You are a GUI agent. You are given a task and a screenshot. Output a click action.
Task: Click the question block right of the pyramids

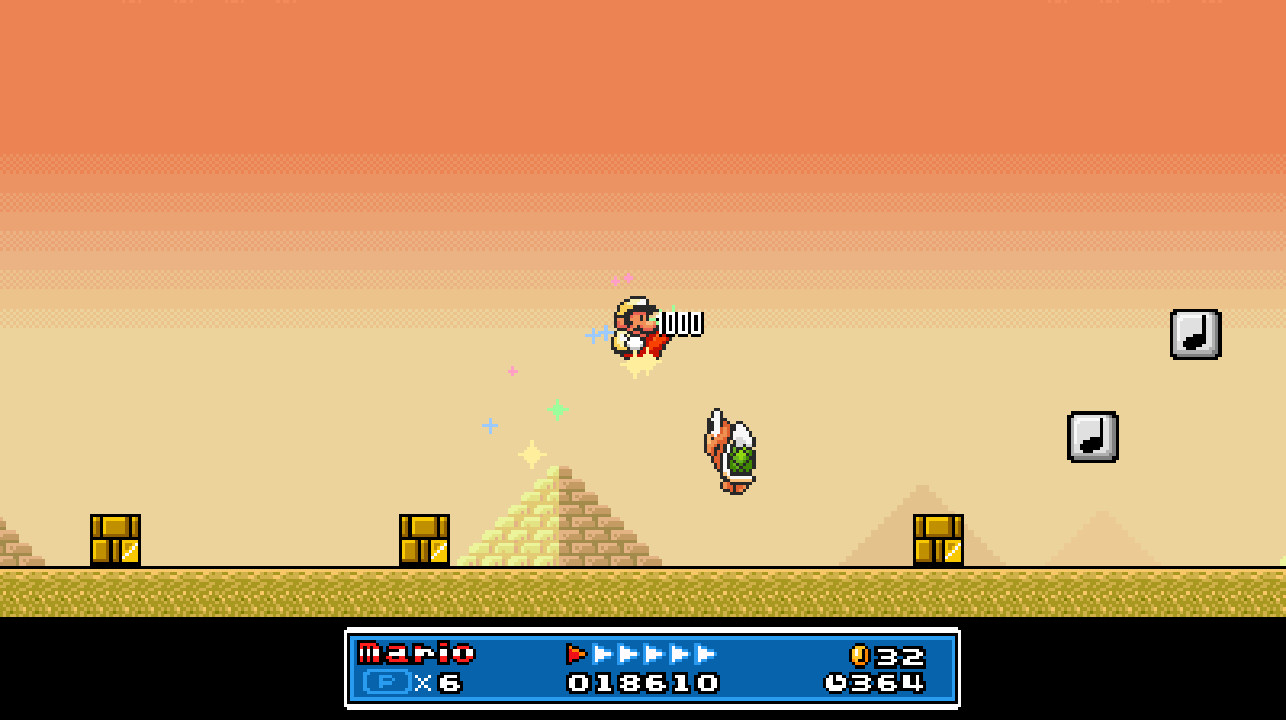938,538
